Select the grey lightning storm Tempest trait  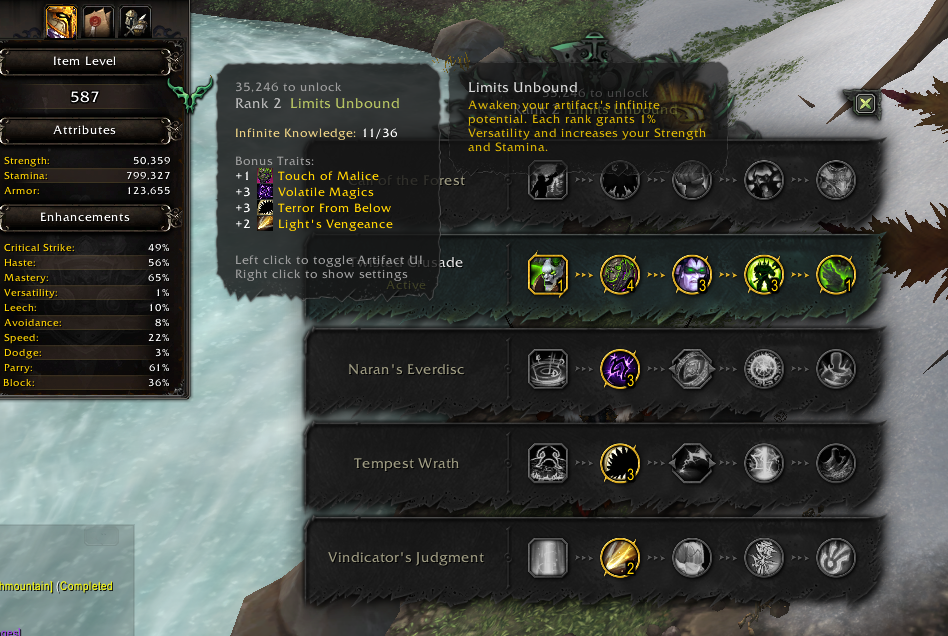tap(691, 463)
